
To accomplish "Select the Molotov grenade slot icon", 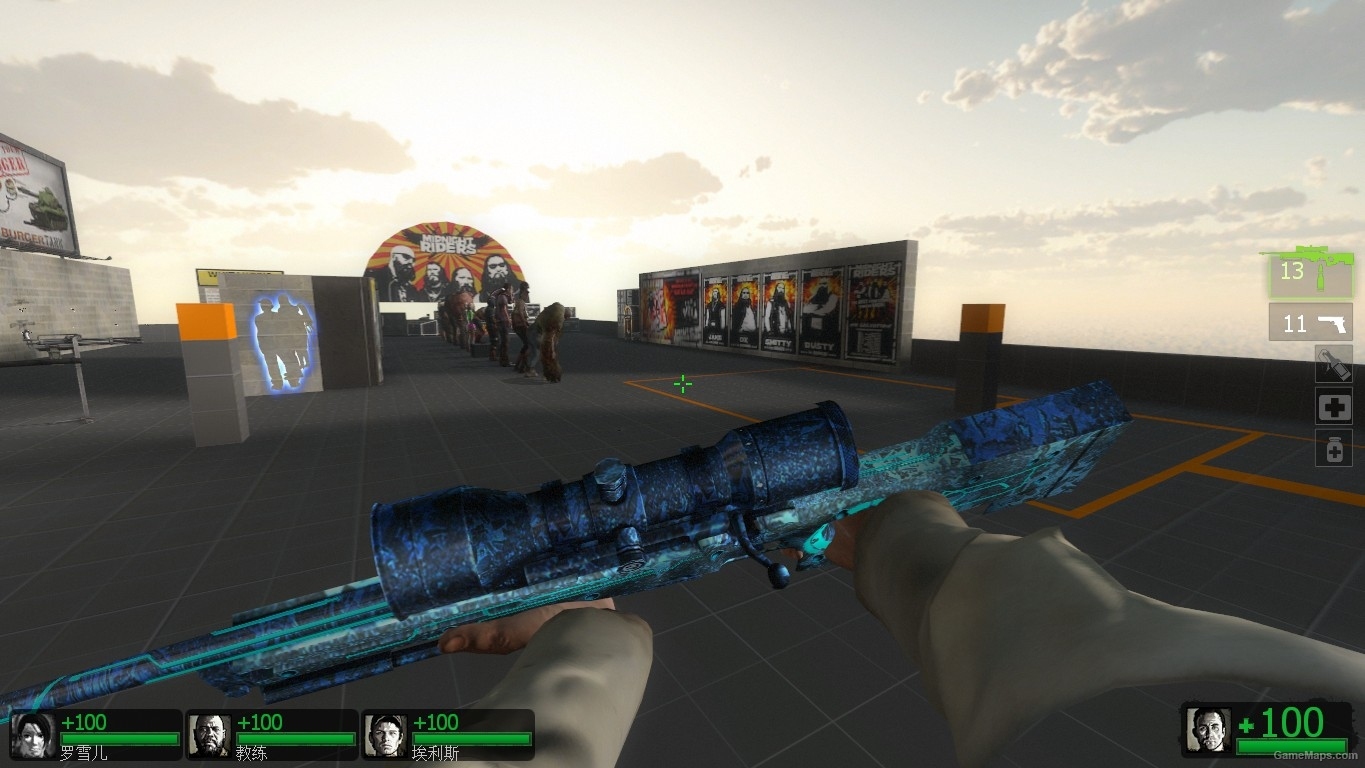I will pyautogui.click(x=1334, y=364).
